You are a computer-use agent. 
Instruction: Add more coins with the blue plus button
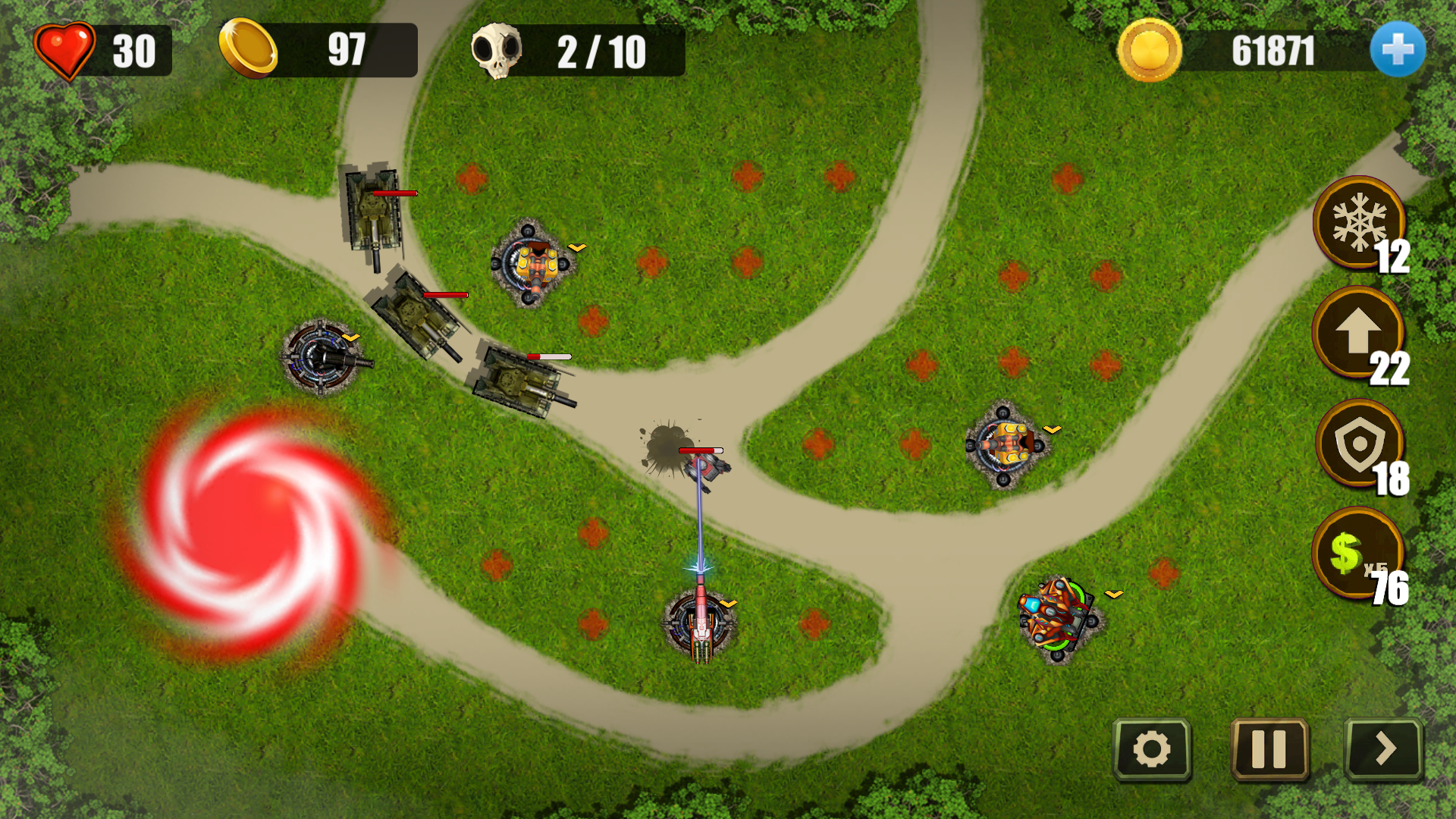1397,50
